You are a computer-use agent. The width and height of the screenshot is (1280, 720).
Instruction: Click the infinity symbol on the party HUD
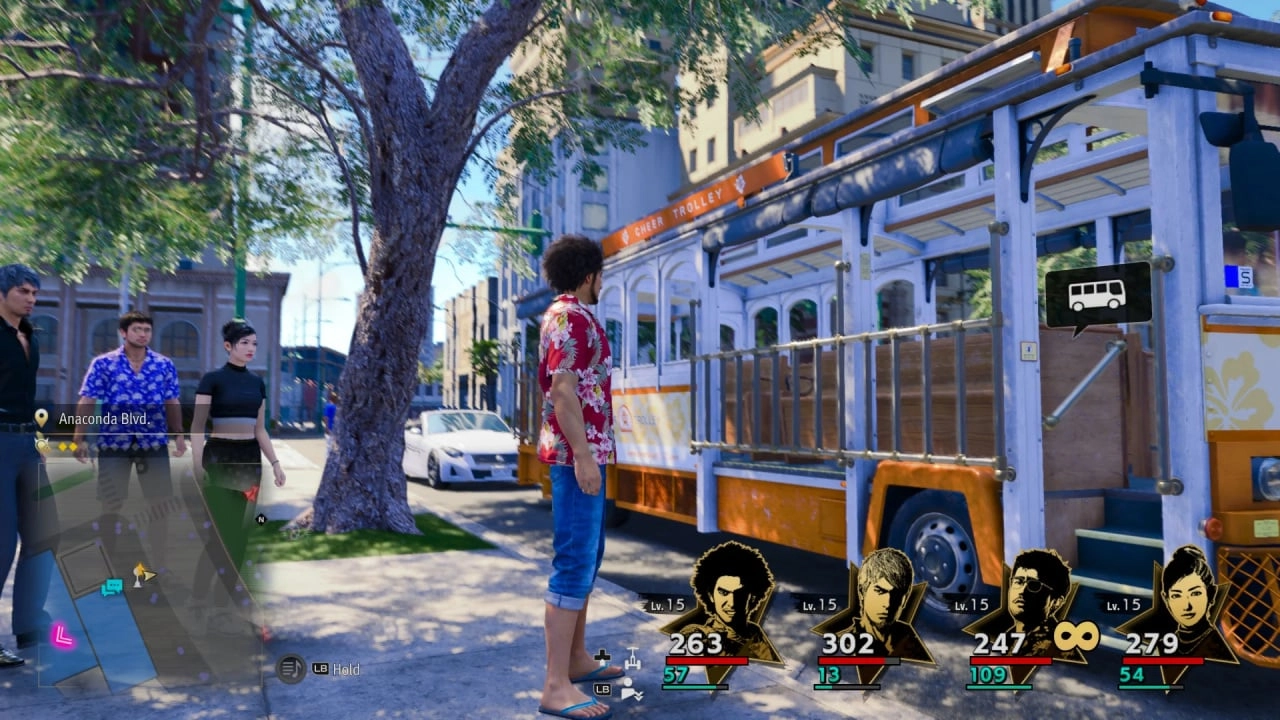1075,636
